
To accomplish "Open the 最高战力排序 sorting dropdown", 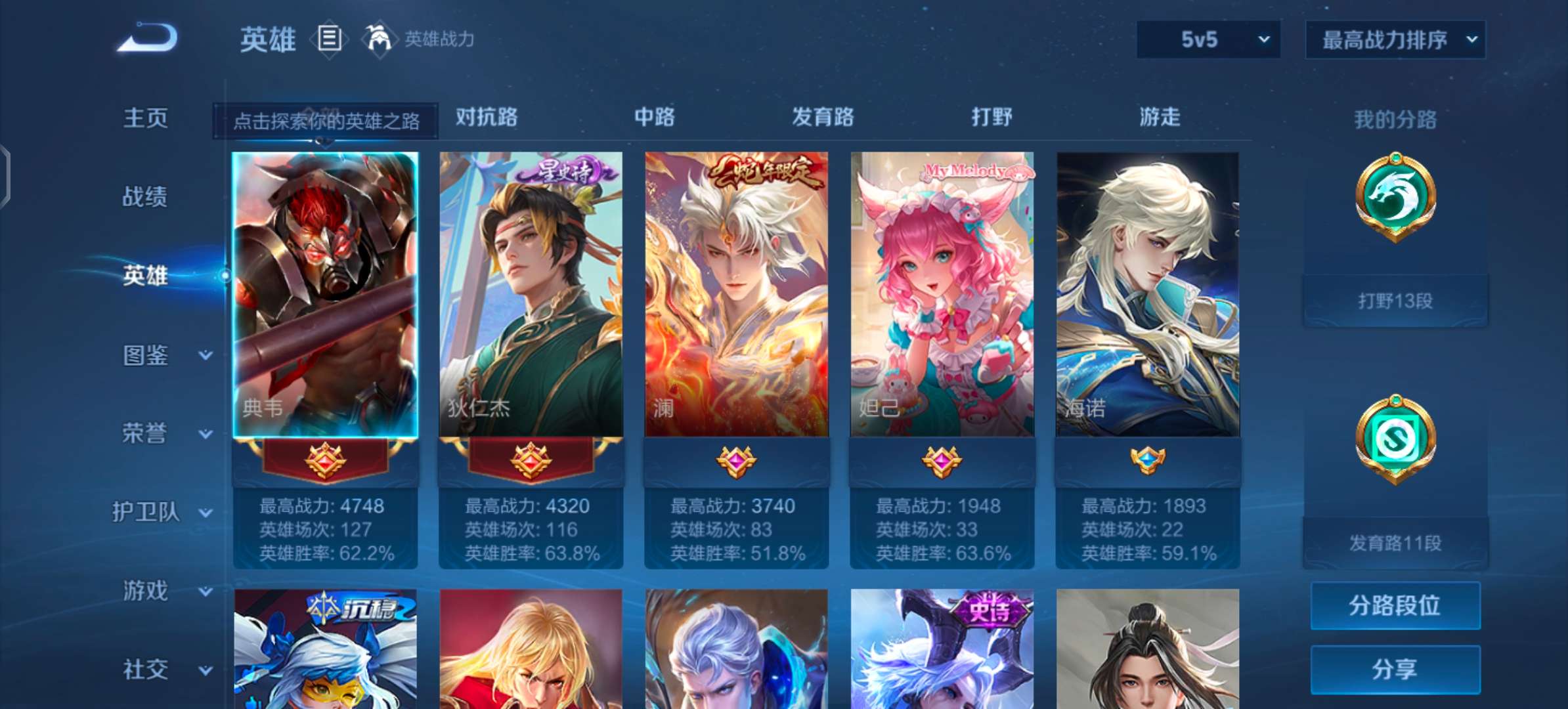I will pyautogui.click(x=1395, y=39).
